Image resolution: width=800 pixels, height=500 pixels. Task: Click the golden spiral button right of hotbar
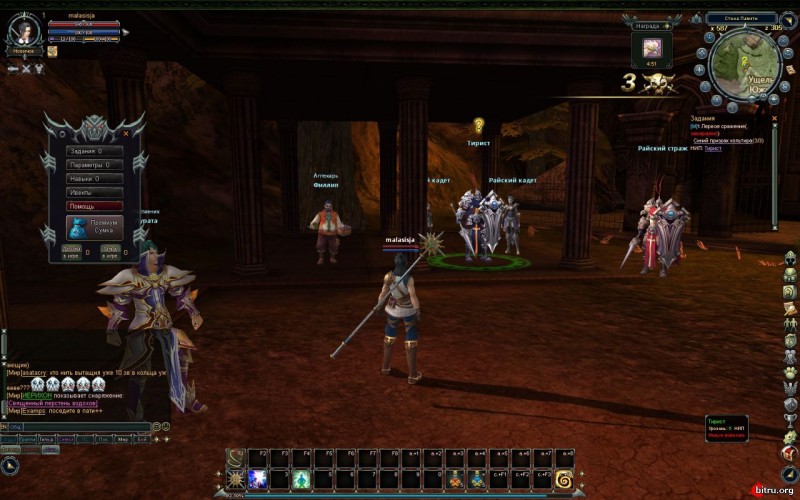565,480
